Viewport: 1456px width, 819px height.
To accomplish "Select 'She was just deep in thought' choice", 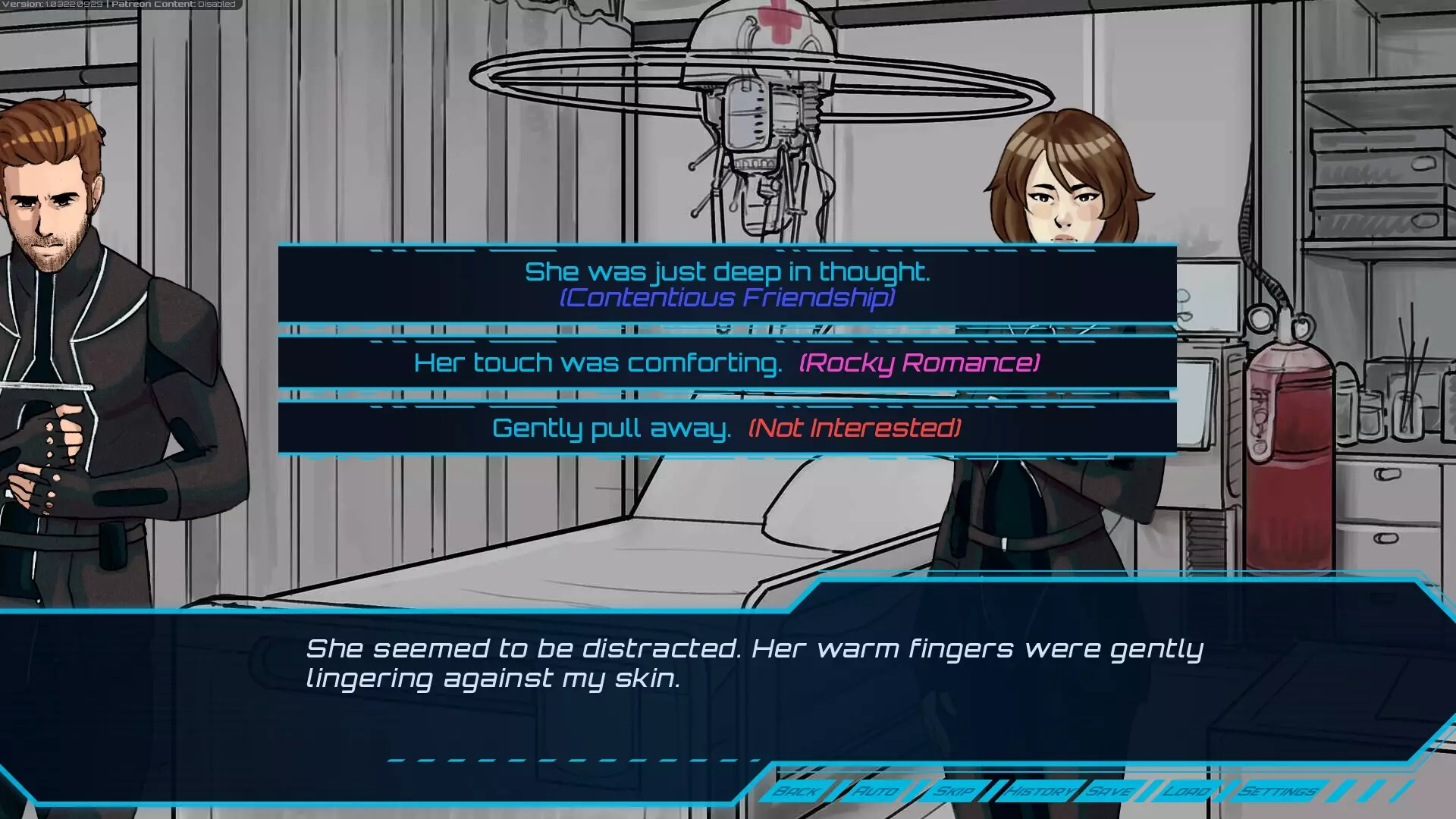I will [728, 271].
